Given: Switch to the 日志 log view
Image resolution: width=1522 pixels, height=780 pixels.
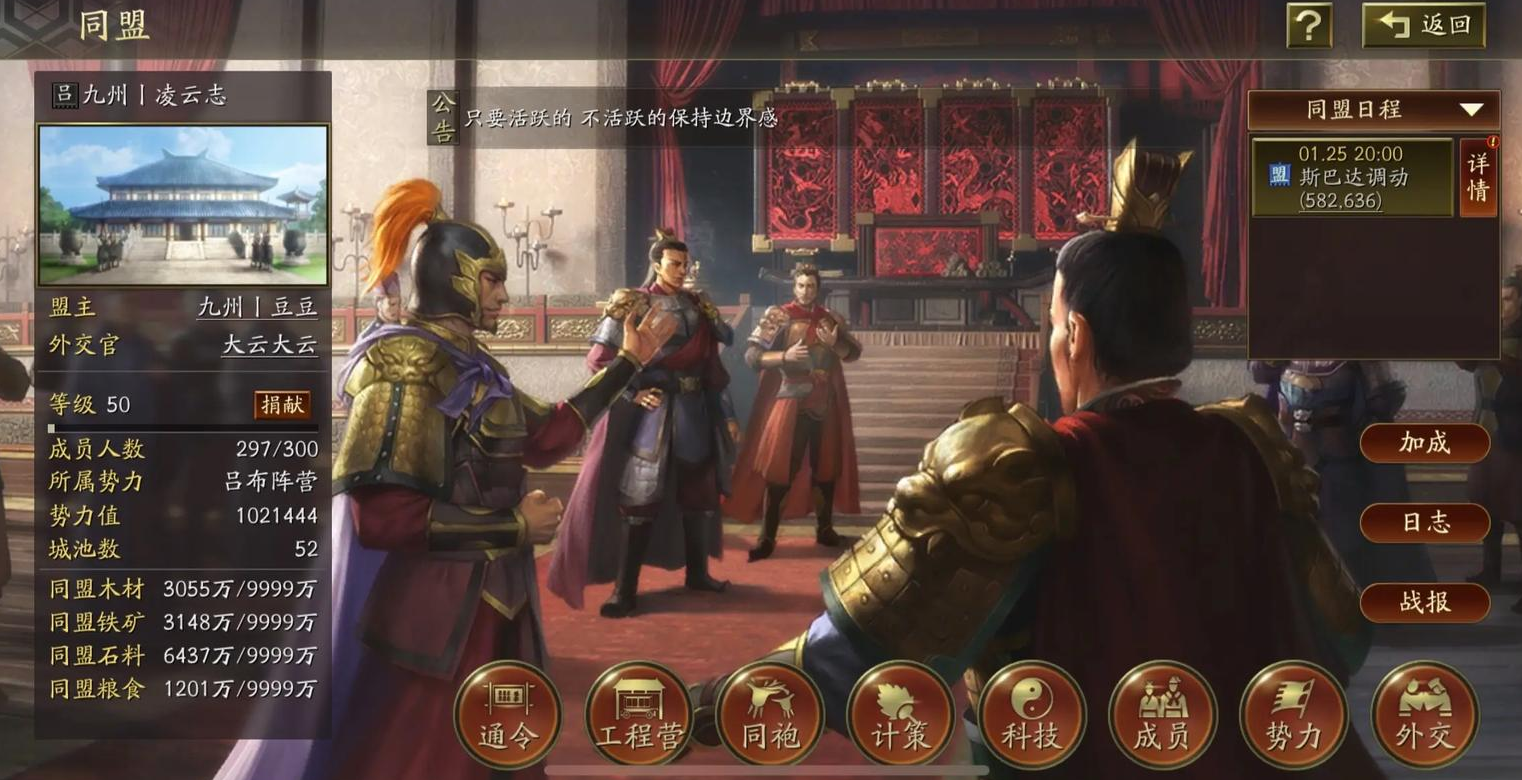Looking at the screenshot, I should point(1423,523).
